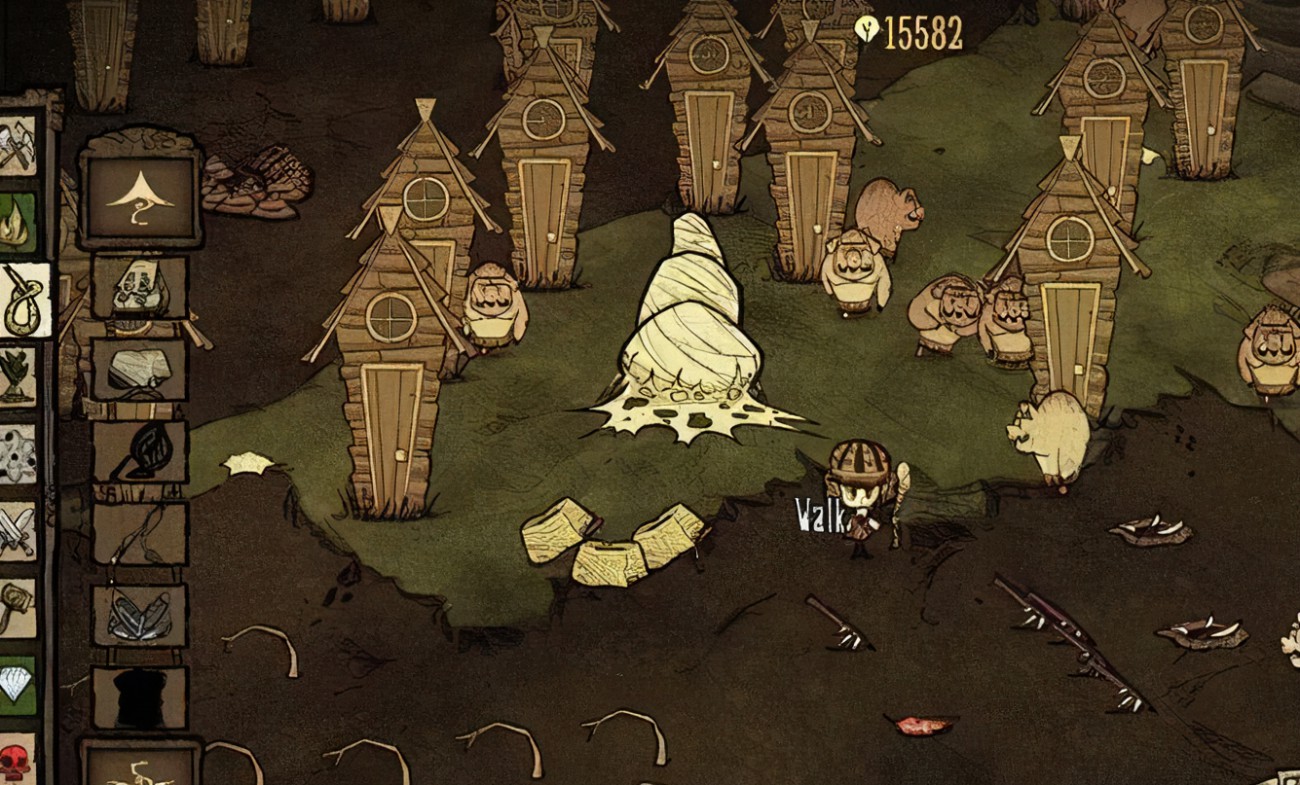
Task: Switch to the Fire crafting tab
Action: 17,222
